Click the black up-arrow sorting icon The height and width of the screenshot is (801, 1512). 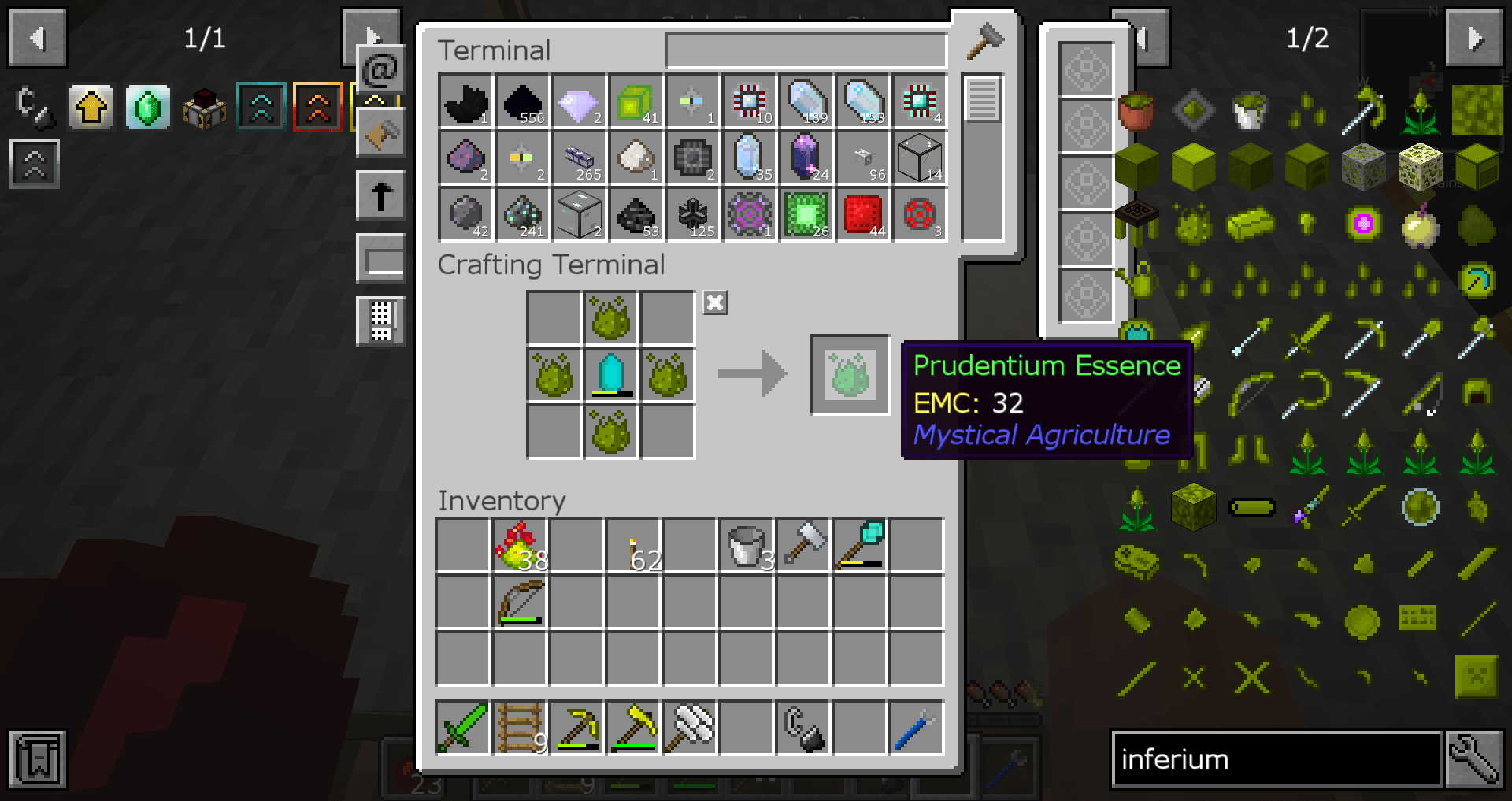pyautogui.click(x=380, y=195)
